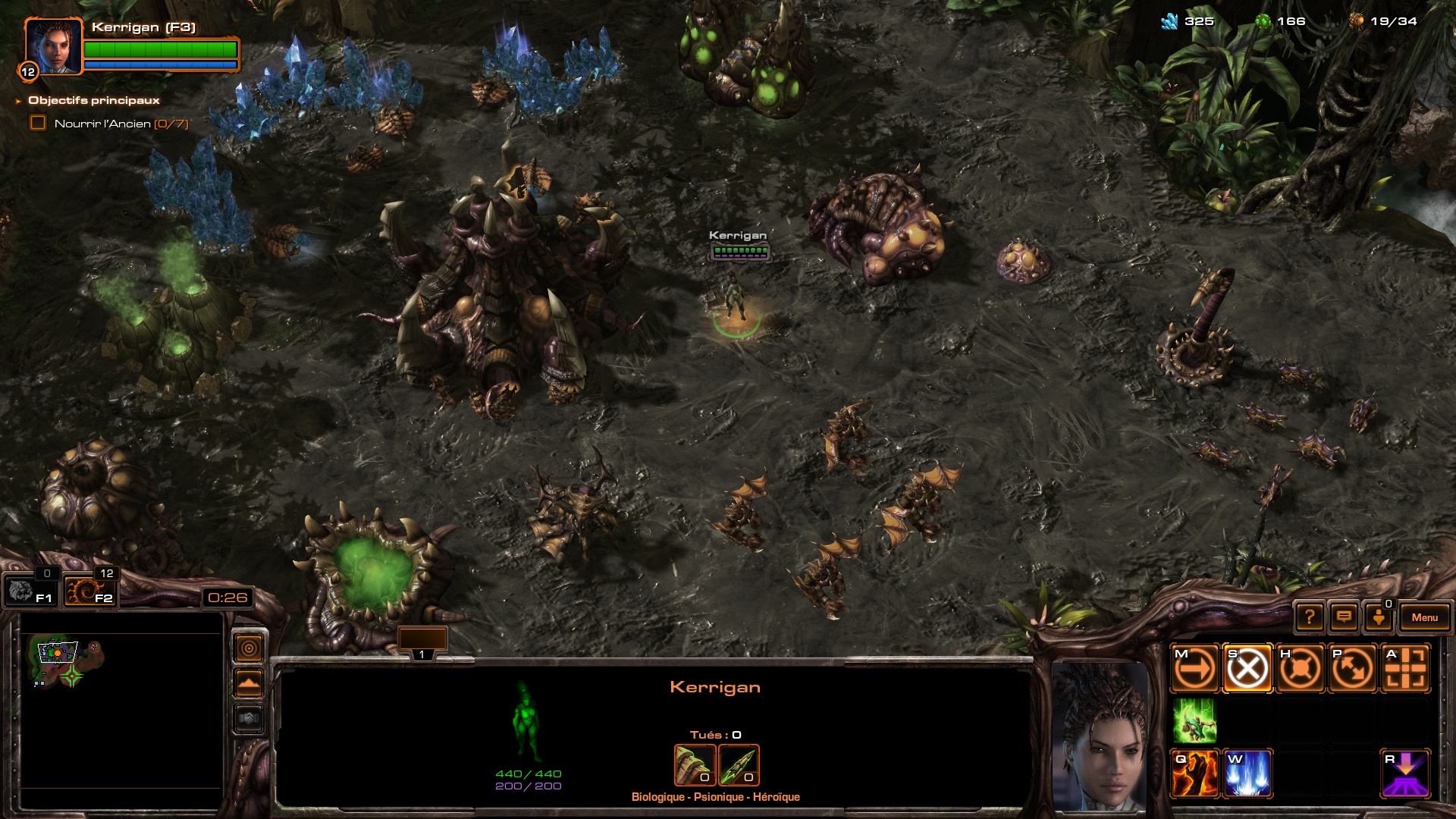The height and width of the screenshot is (819, 1456).
Task: Activate the minimap ping button
Action: tap(249, 648)
